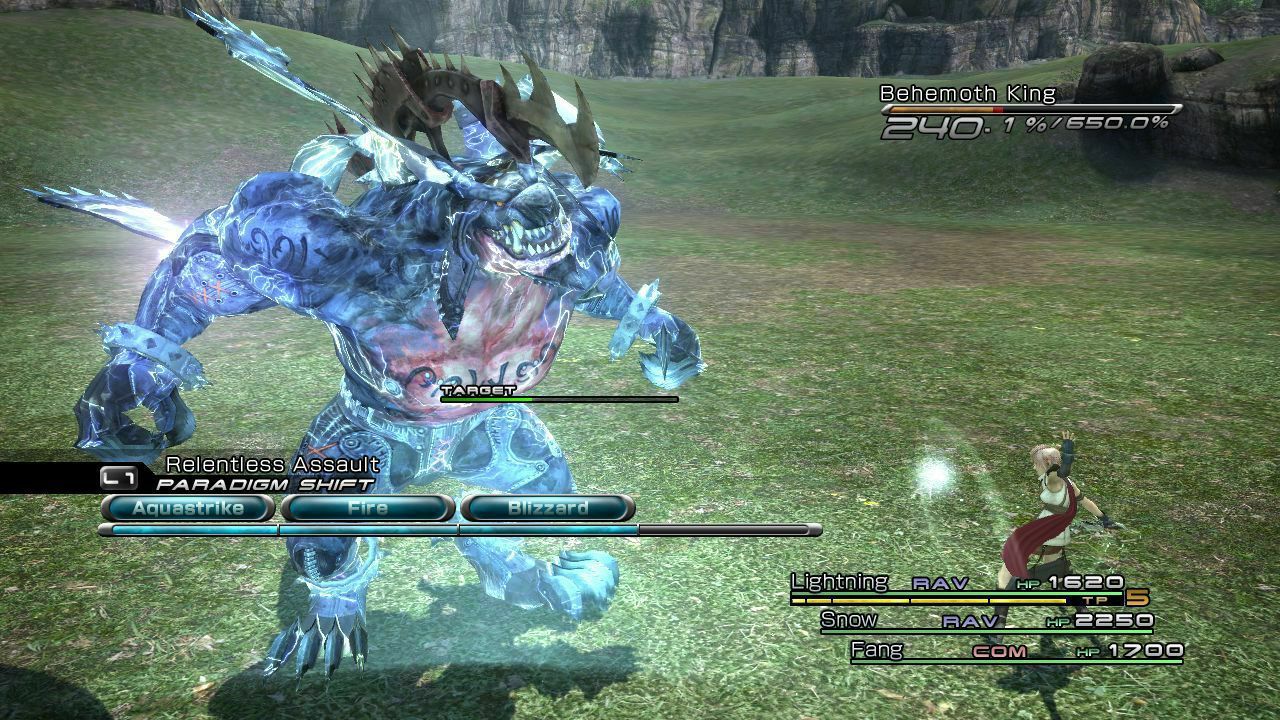Click the Behemoth King name label
Viewport: 1280px width, 720px height.
(947, 92)
